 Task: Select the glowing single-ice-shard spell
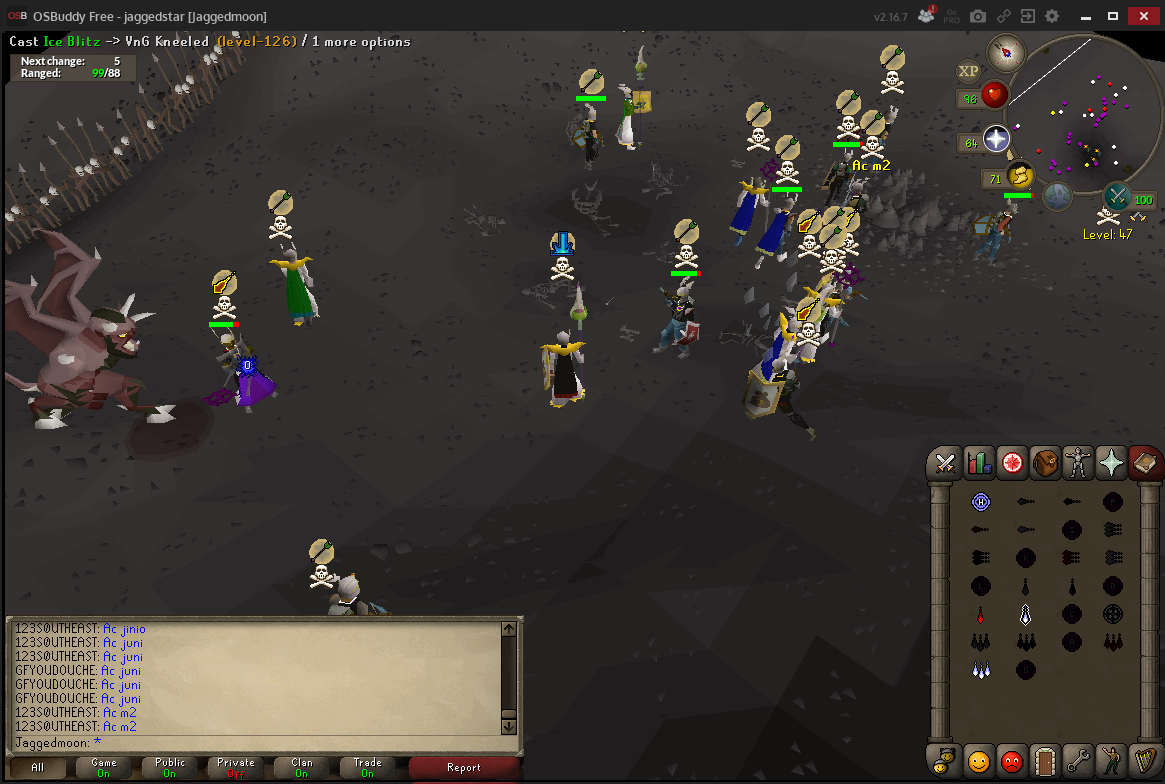[1025, 613]
